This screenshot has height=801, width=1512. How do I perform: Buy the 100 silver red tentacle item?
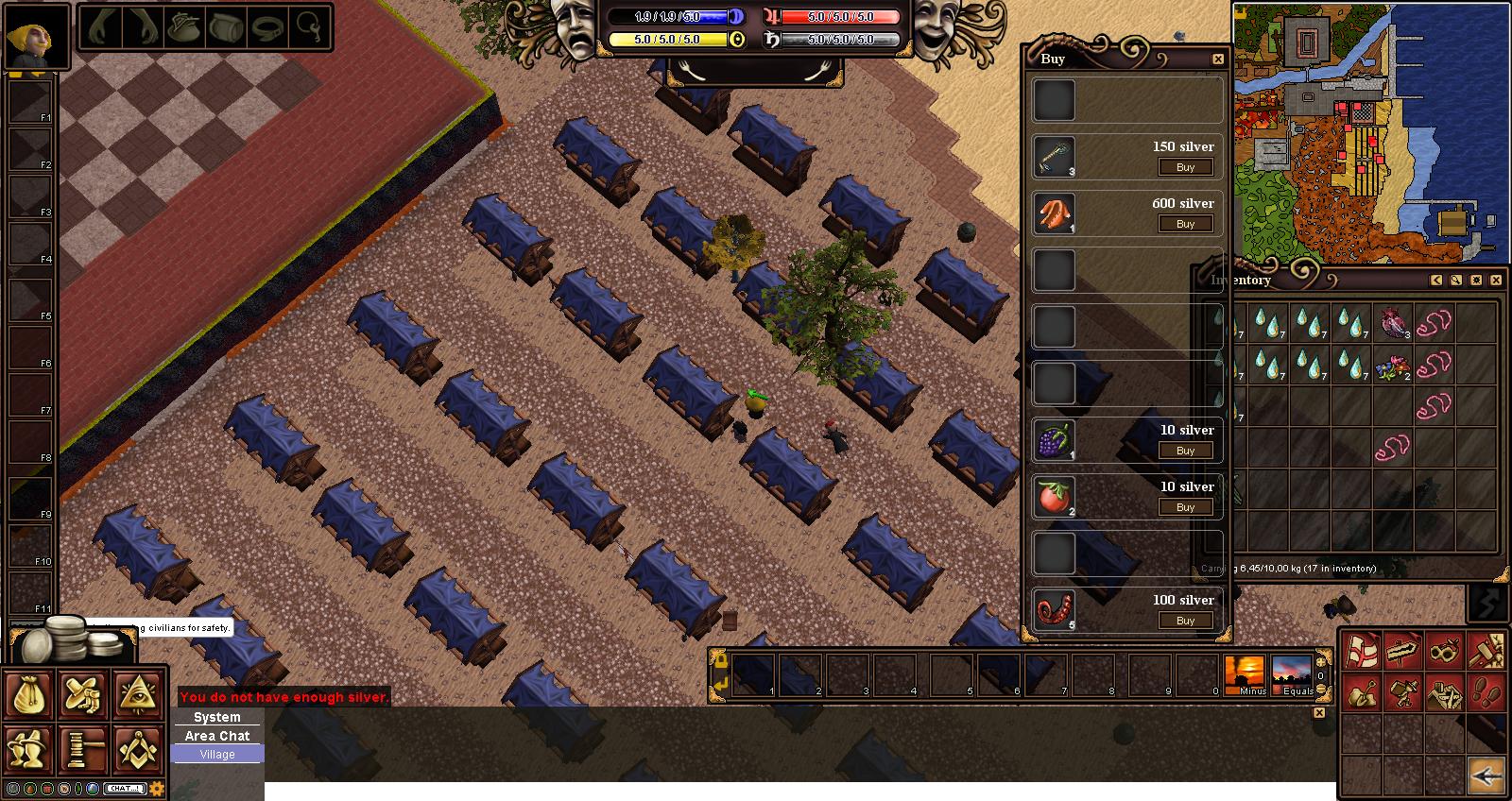coord(1185,621)
